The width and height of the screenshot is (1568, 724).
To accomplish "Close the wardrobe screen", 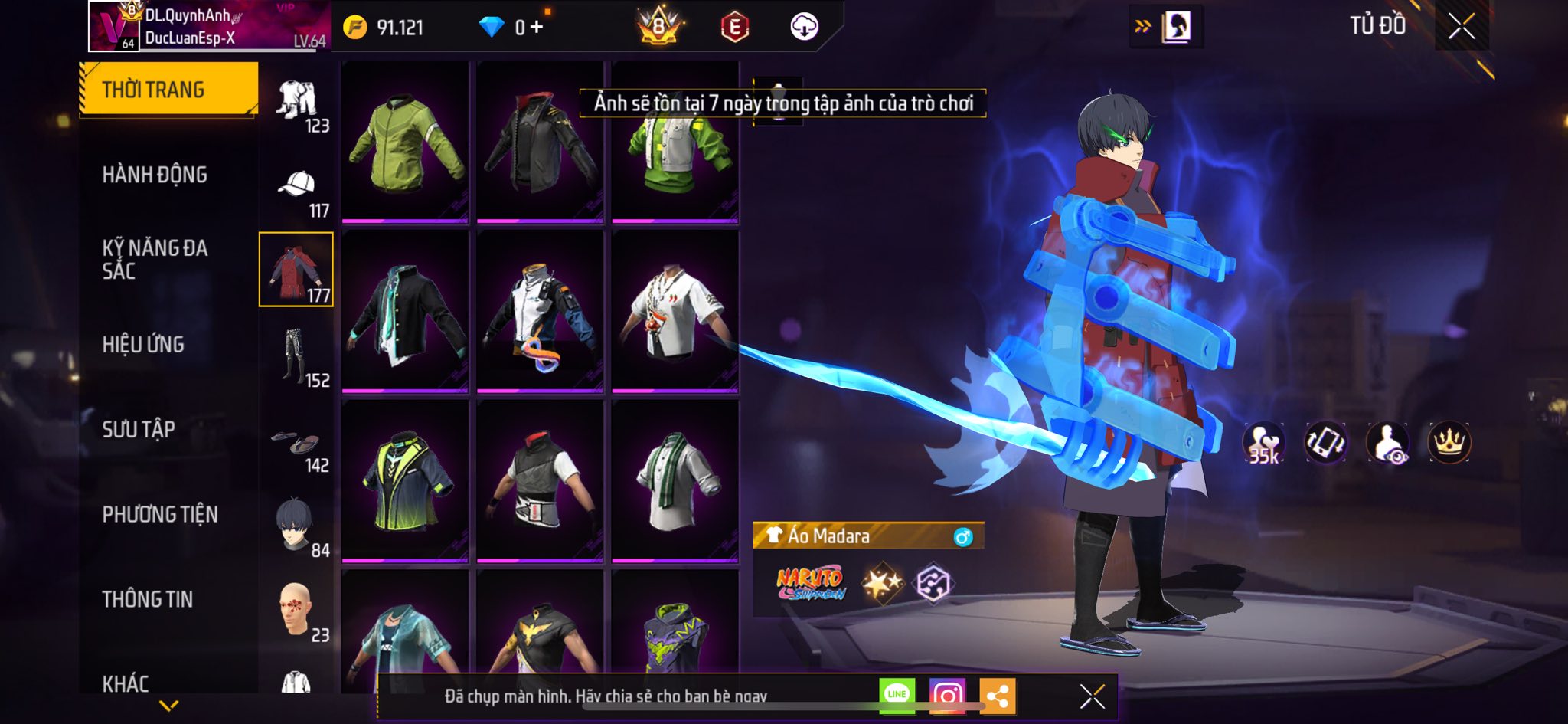I will click(1461, 27).
